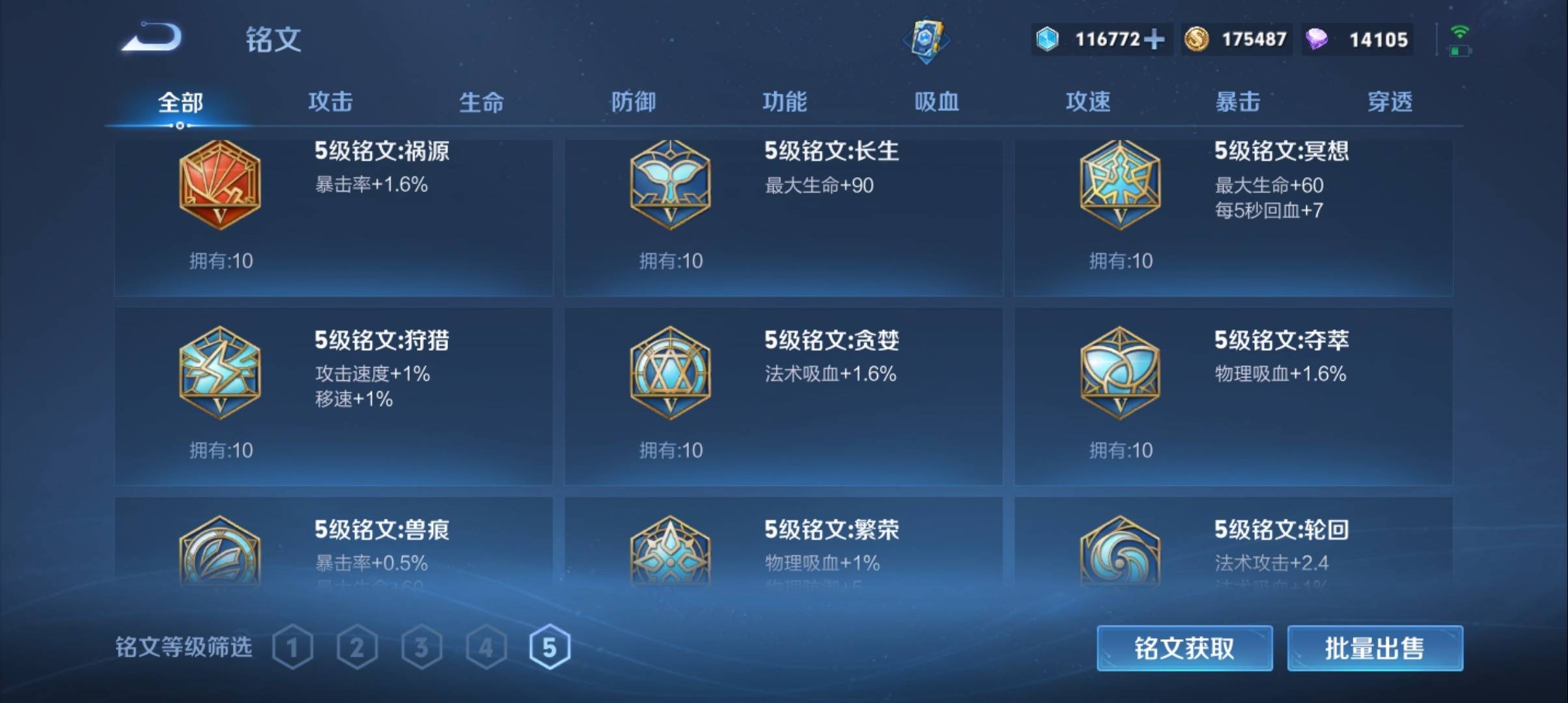The image size is (1568, 703).
Task: Switch to the 攻击 tab
Action: tap(332, 102)
